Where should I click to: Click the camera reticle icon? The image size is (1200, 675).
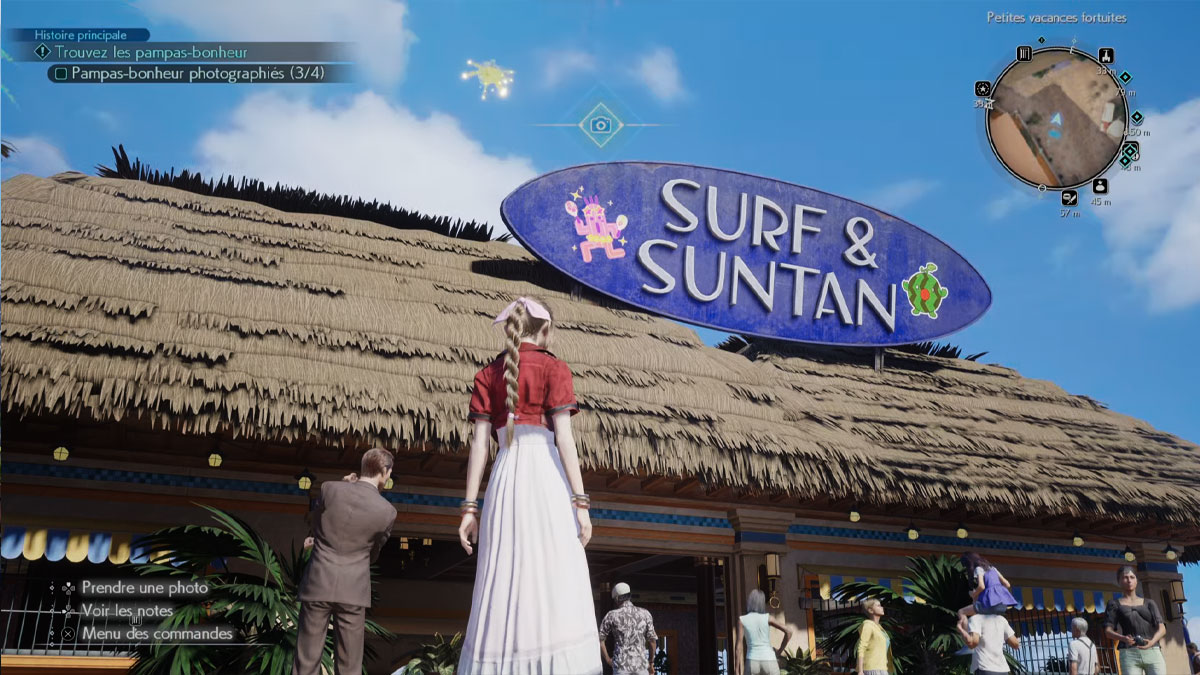pos(600,124)
